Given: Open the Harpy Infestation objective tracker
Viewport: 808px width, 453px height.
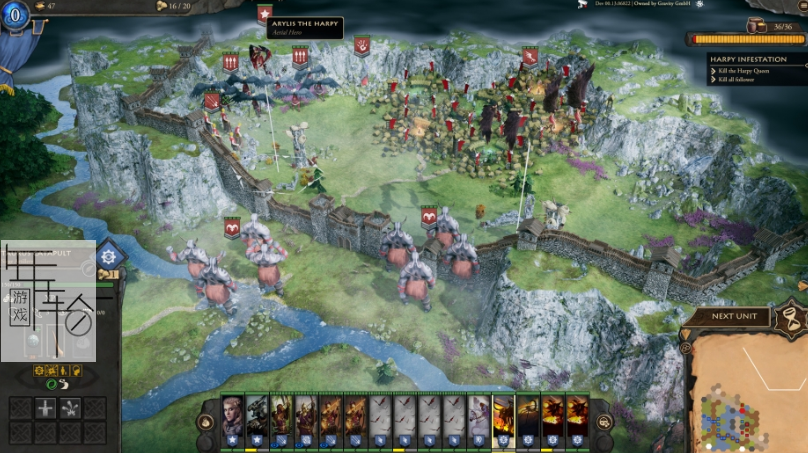Looking at the screenshot, I should [x=756, y=60].
